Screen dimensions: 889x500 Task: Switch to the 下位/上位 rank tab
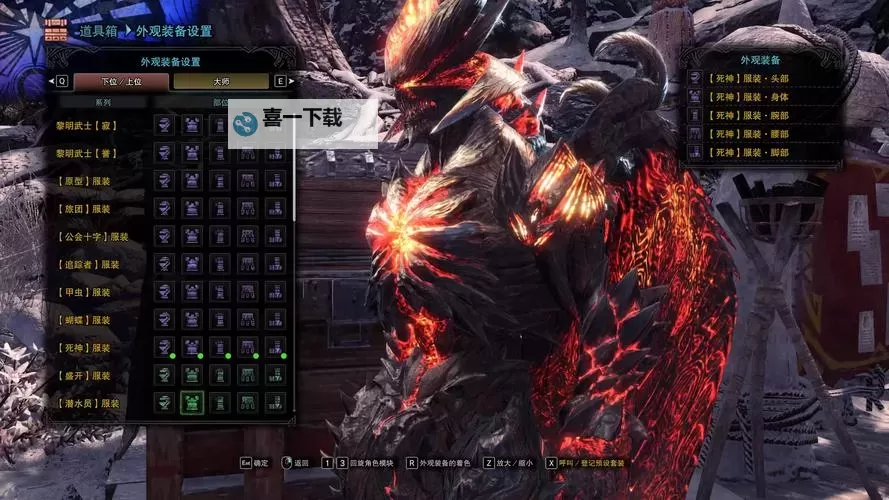click(121, 81)
